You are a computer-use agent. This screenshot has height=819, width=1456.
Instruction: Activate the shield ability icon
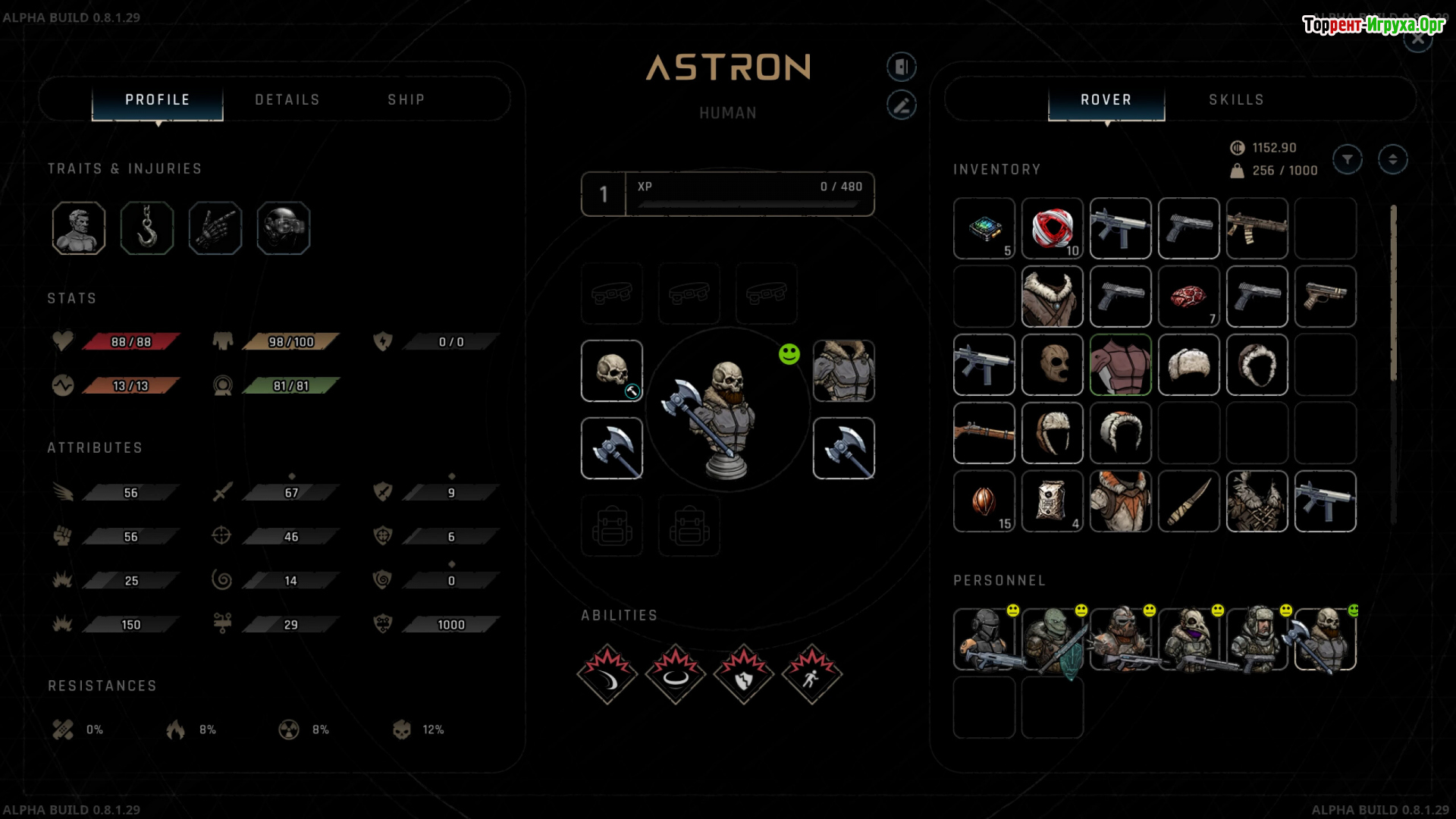click(743, 674)
